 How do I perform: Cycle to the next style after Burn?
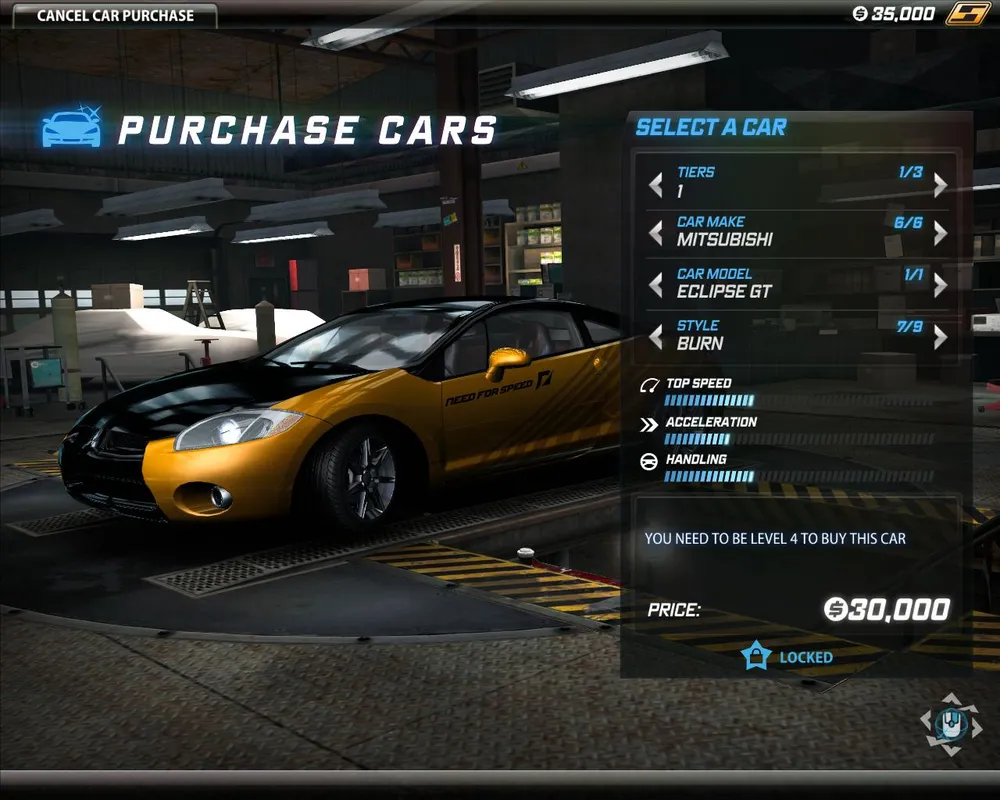pyautogui.click(x=940, y=337)
